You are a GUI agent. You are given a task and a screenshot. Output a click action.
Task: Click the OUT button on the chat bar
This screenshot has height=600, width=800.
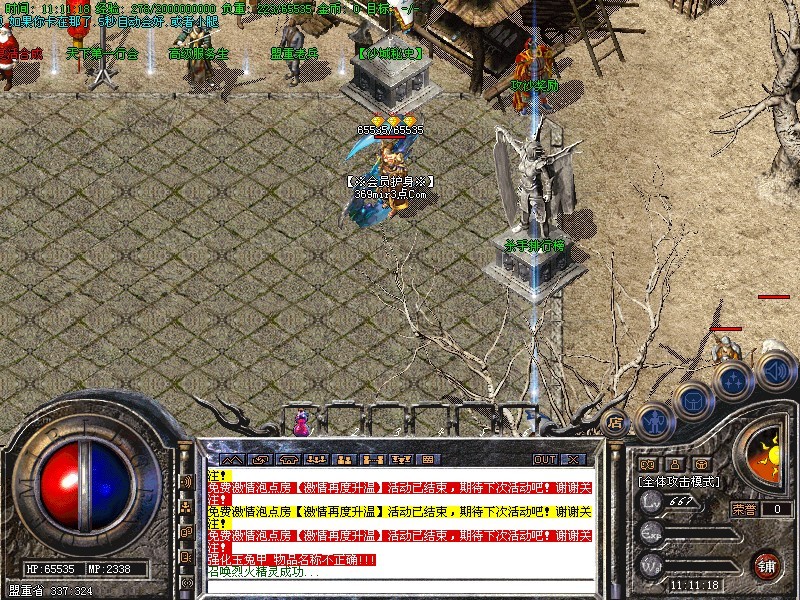tap(544, 459)
